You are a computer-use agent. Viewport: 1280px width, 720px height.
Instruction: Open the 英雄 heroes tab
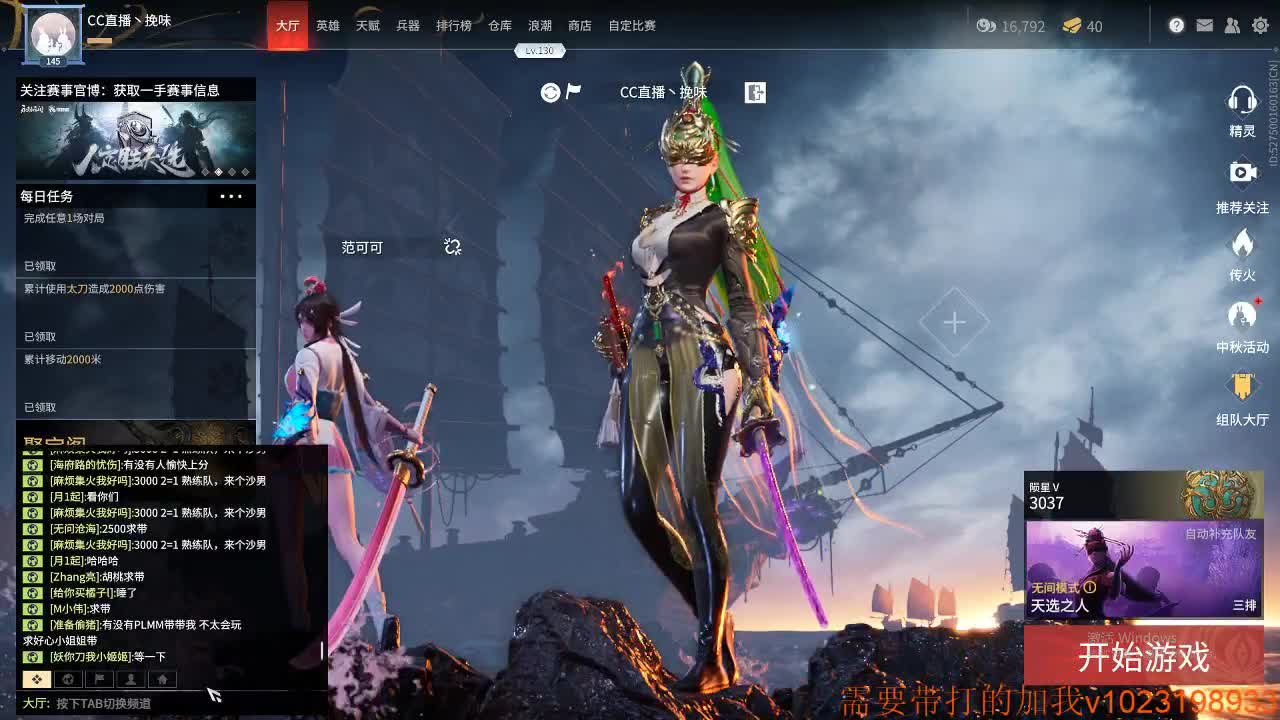click(328, 26)
